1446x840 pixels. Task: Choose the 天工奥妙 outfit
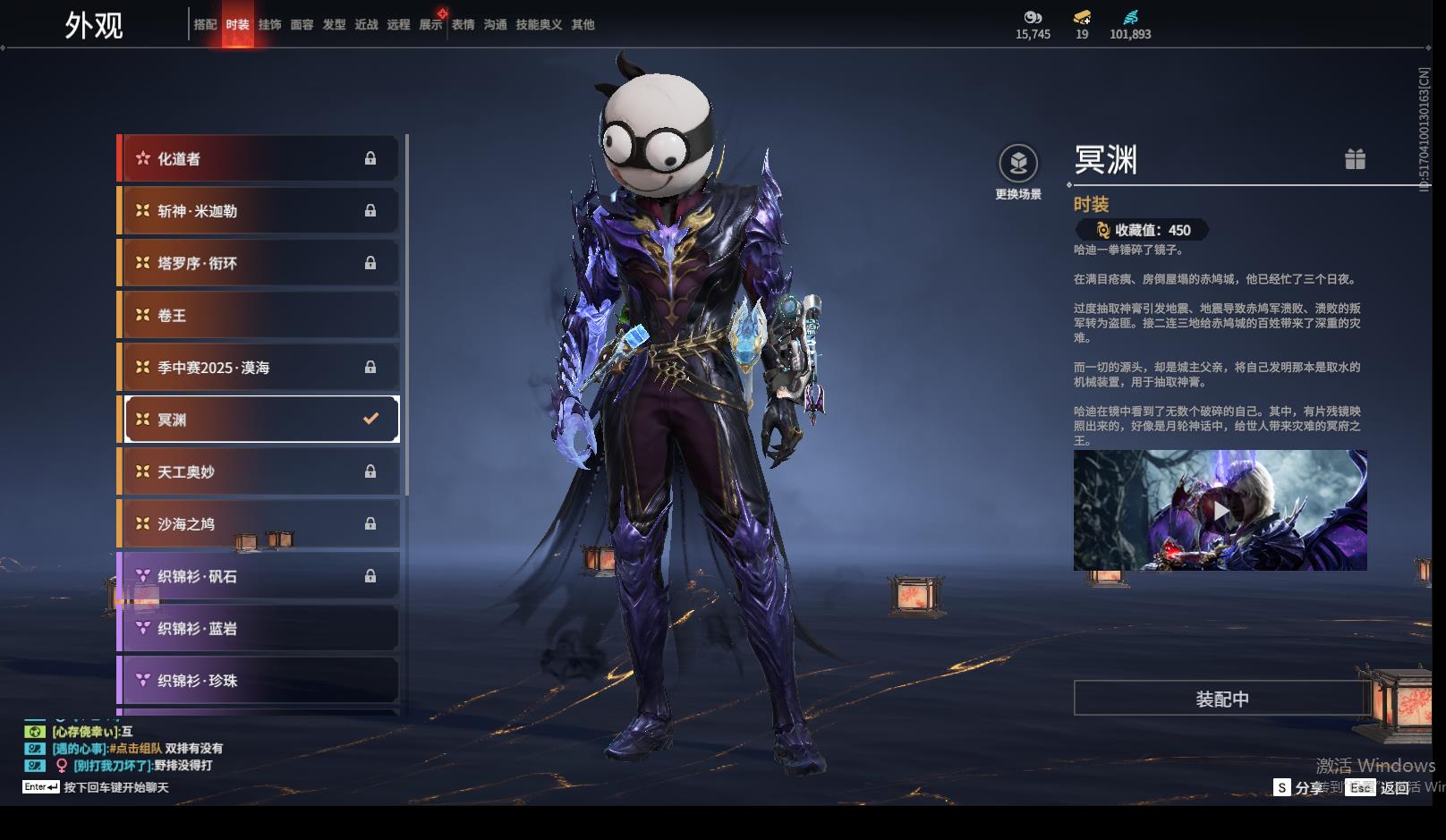point(259,471)
